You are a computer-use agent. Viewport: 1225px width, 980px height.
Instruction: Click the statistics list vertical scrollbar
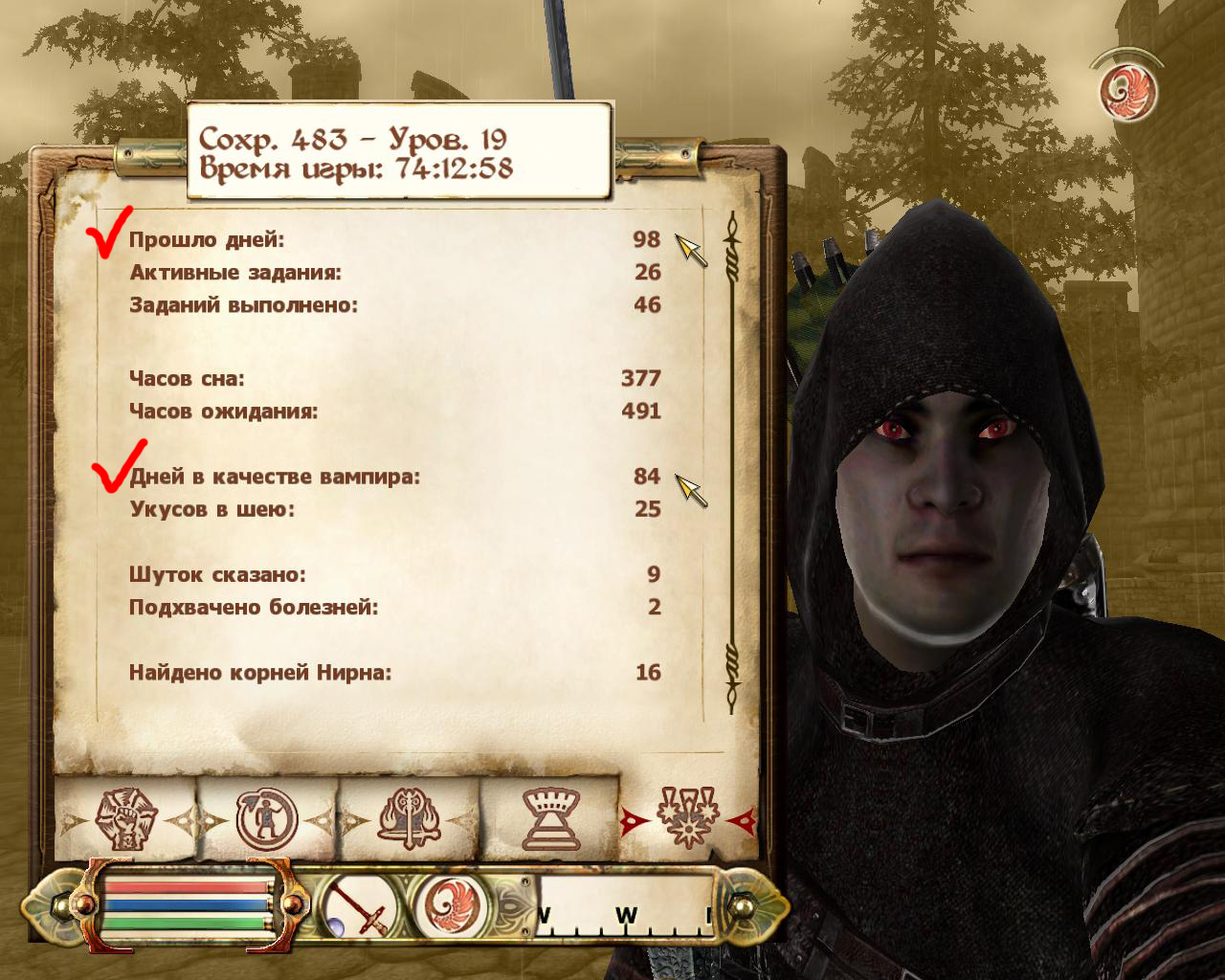[x=733, y=459]
